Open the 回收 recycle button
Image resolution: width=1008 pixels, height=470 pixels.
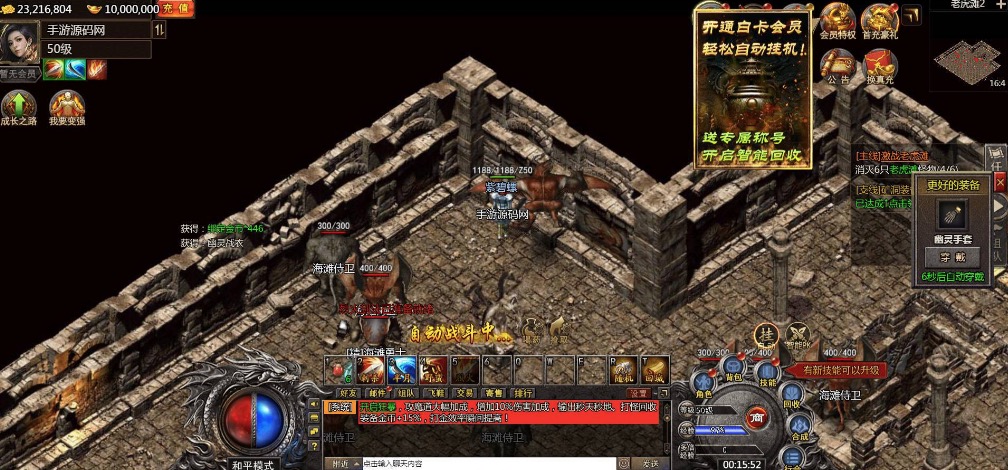click(790, 394)
